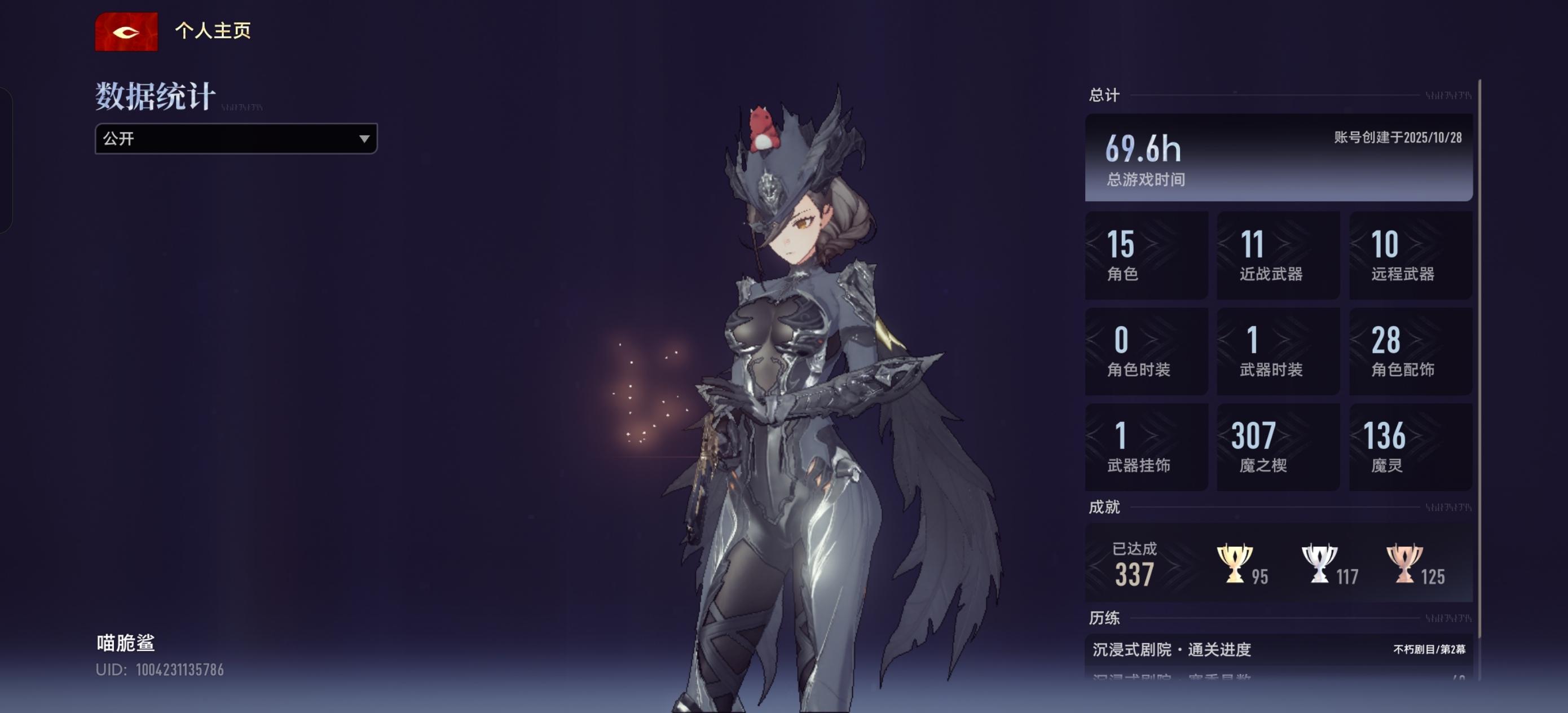
Task: Select the 远程武器 stat tile
Action: coord(1410,255)
